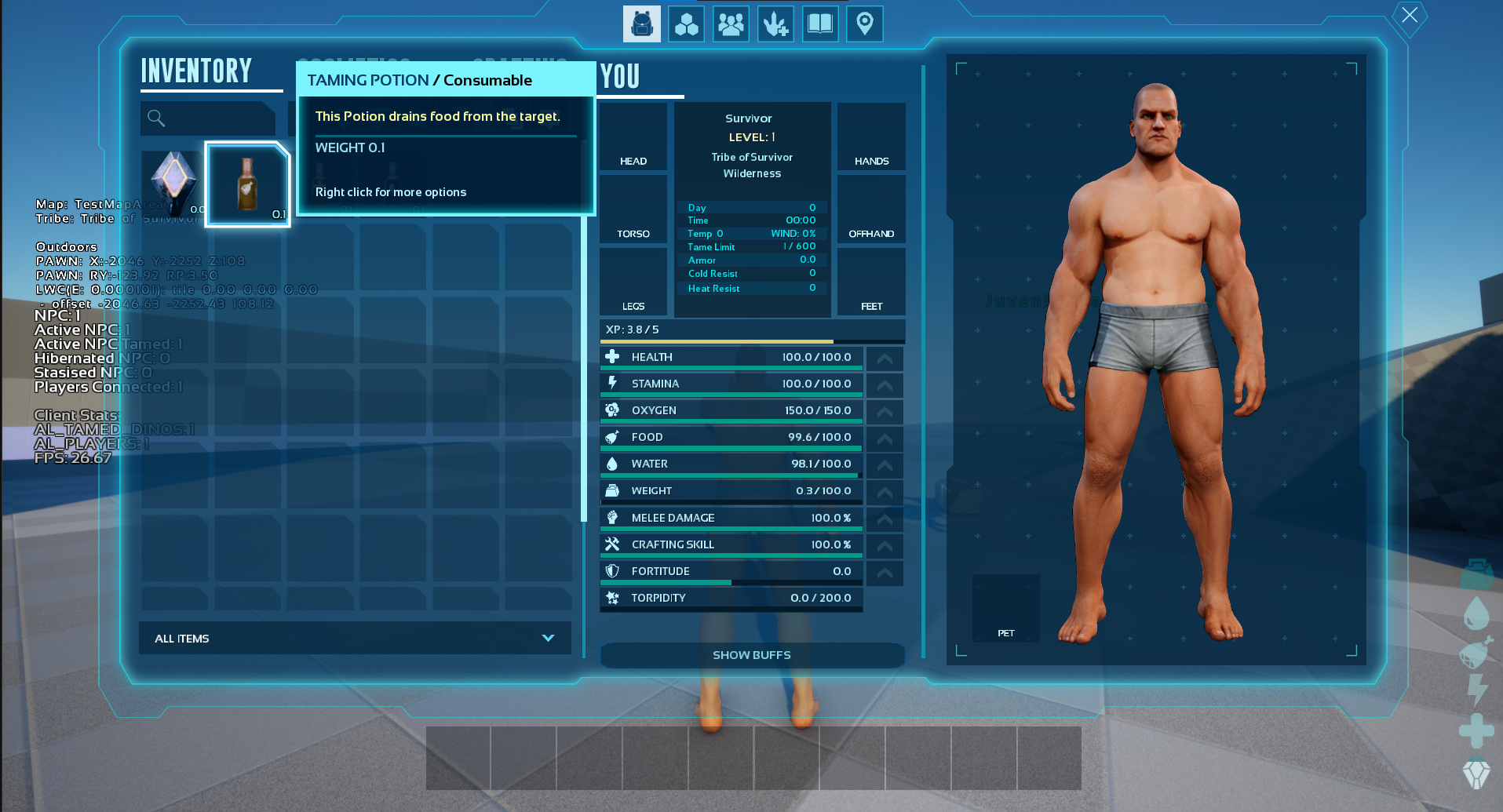Select the Offhand equipment slot
This screenshot has height=812, width=1503.
(871, 210)
